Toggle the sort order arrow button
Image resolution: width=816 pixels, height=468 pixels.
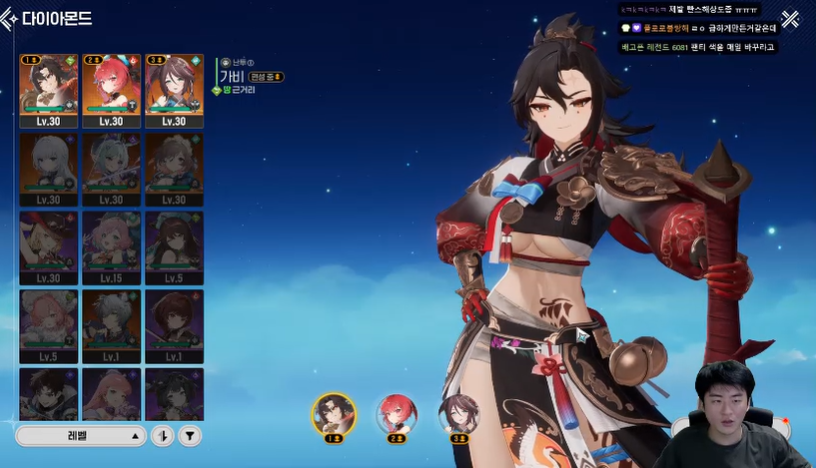click(163, 436)
